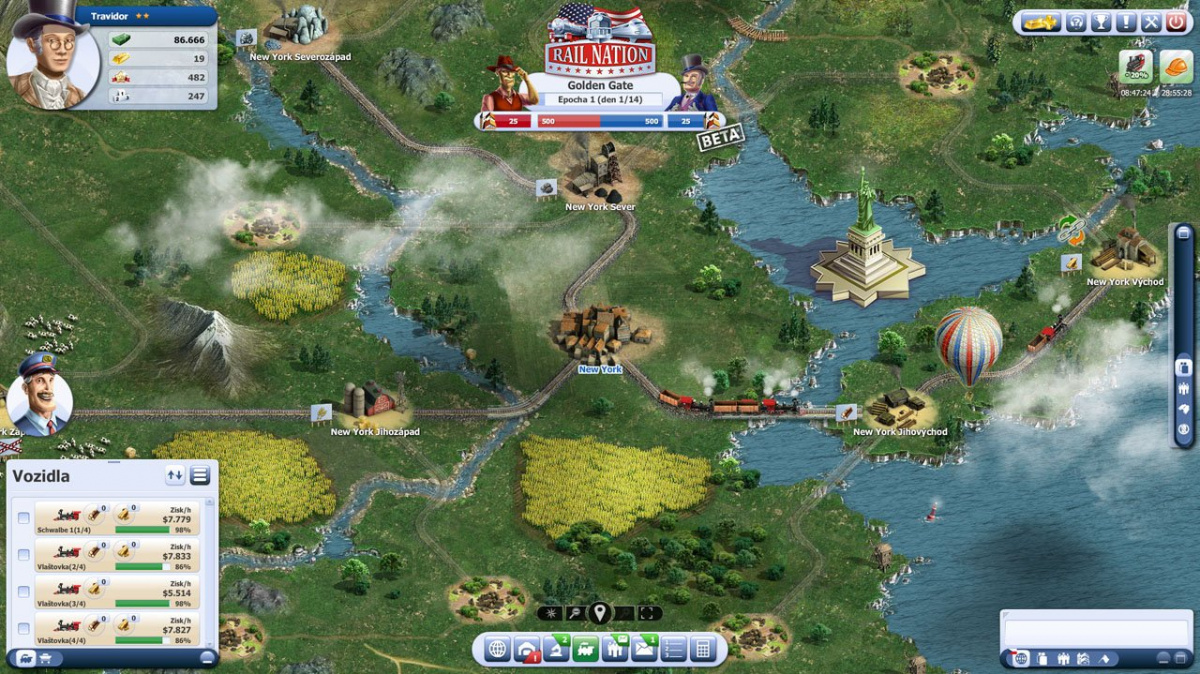Click the orange hard hat bonus icon

click(1177, 66)
